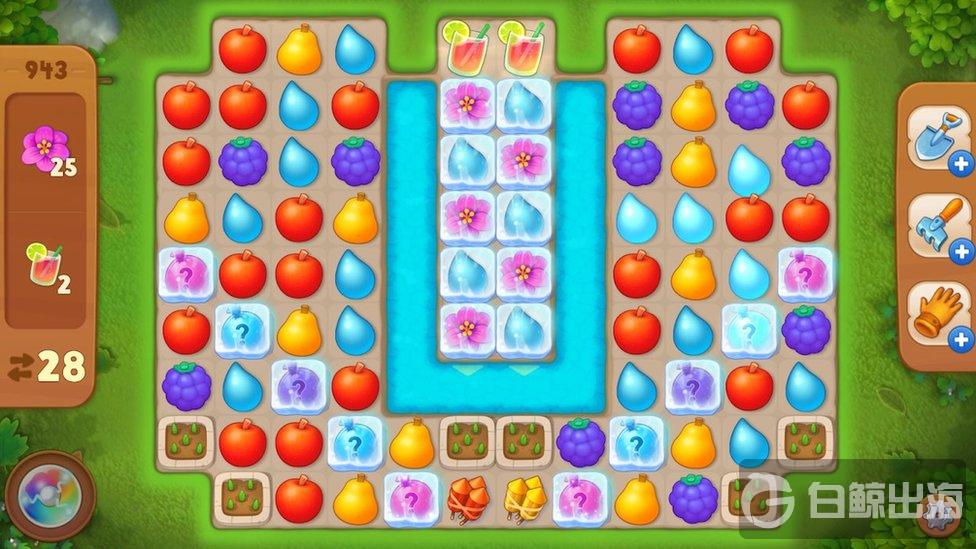Screen dimensions: 976x549
Task: Select the red firecracker tile
Action: (468, 499)
